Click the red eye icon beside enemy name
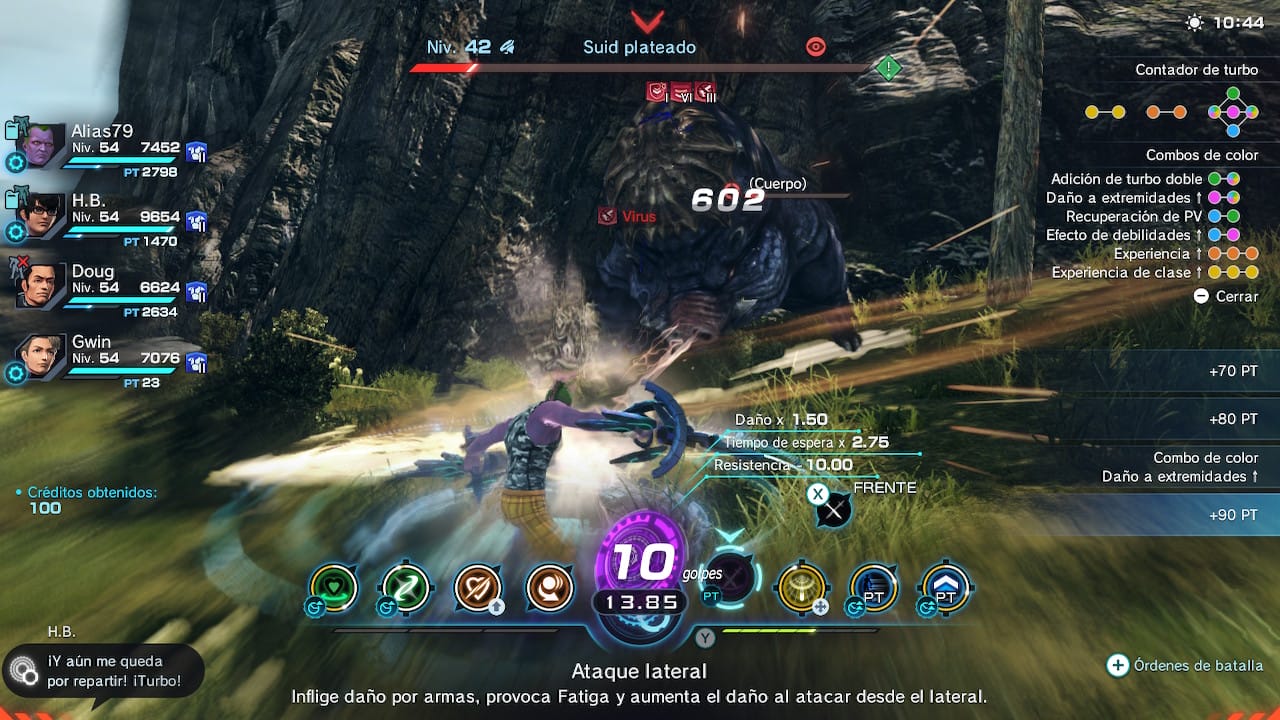 (816, 47)
